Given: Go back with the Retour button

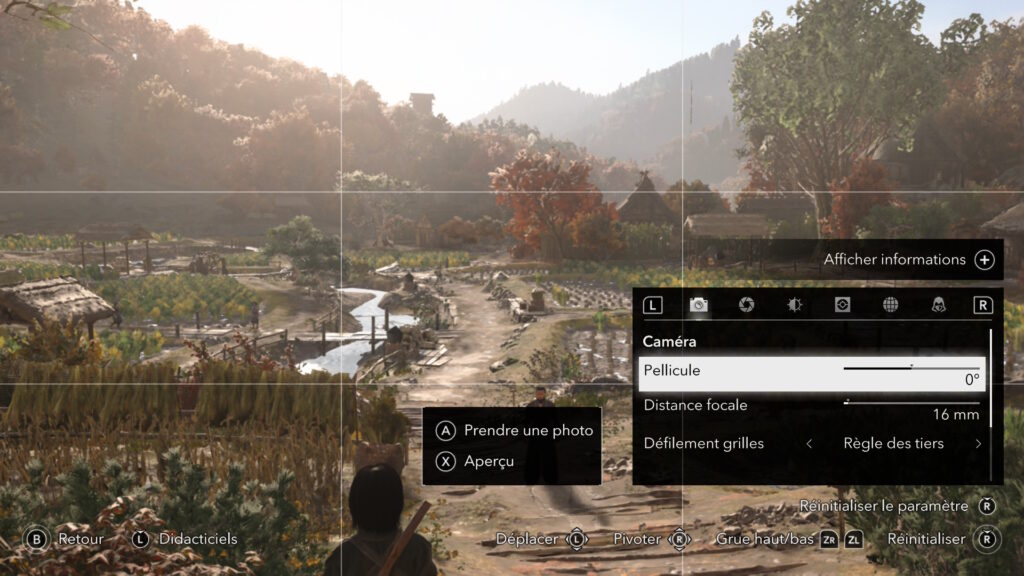Looking at the screenshot, I should [x=66, y=538].
